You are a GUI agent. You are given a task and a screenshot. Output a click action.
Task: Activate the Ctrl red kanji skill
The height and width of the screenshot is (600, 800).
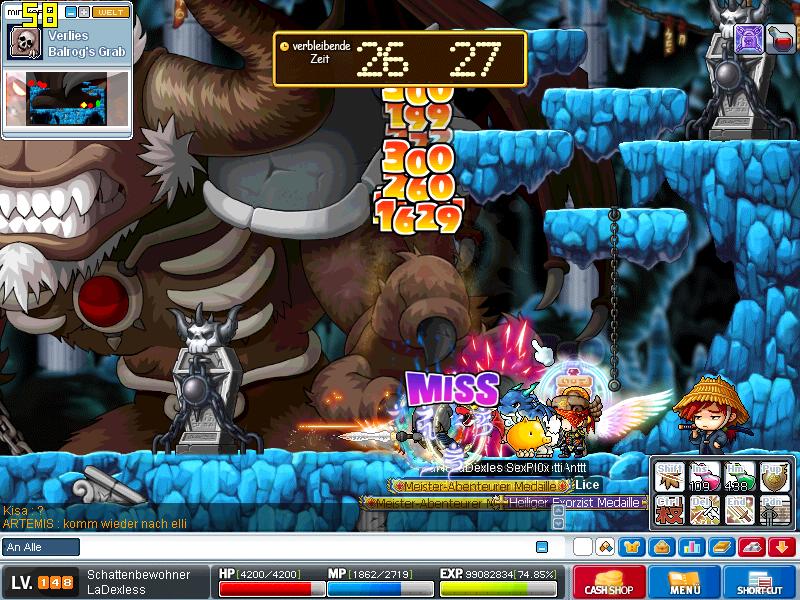point(669,512)
